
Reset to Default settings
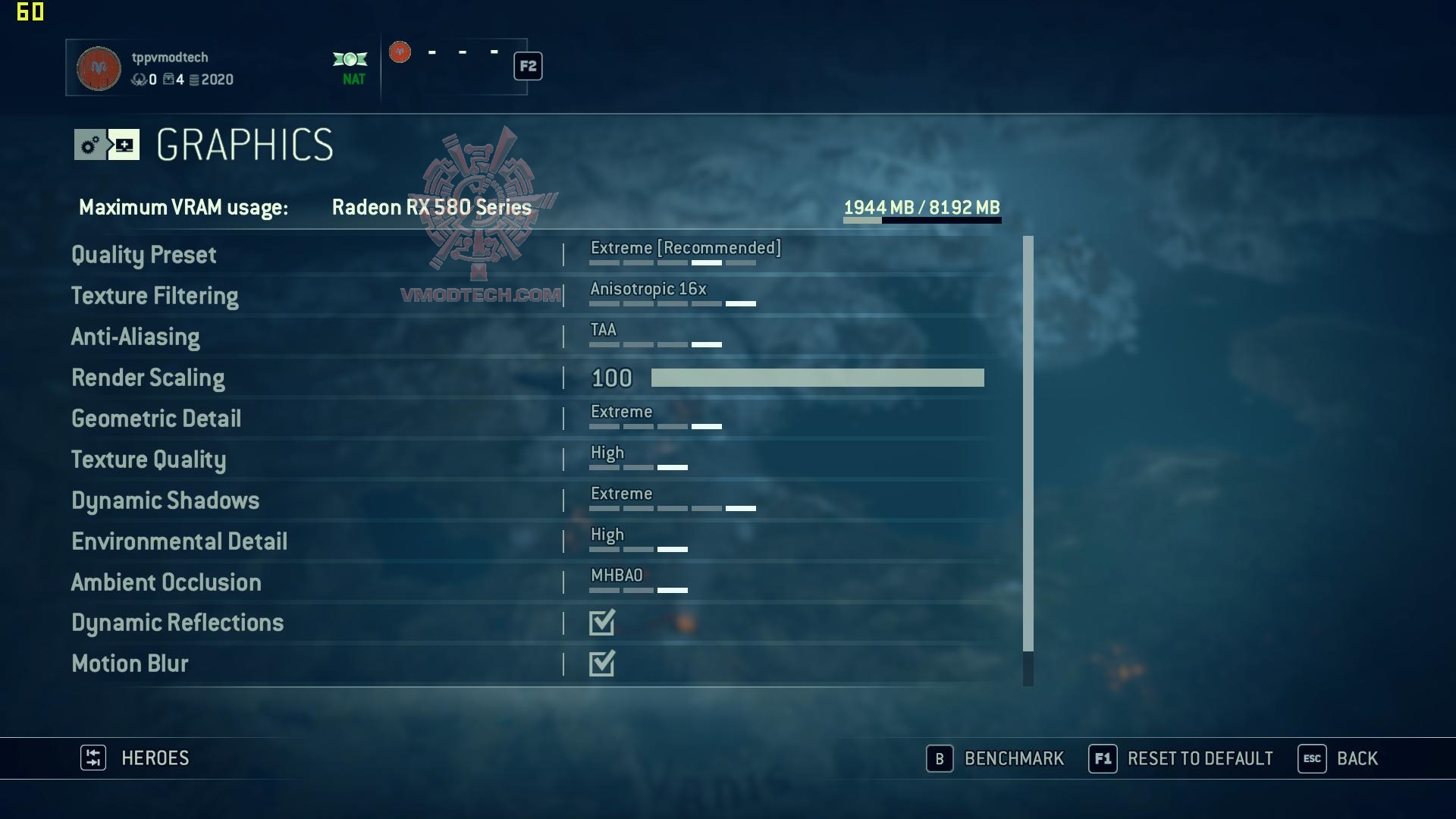click(1181, 758)
